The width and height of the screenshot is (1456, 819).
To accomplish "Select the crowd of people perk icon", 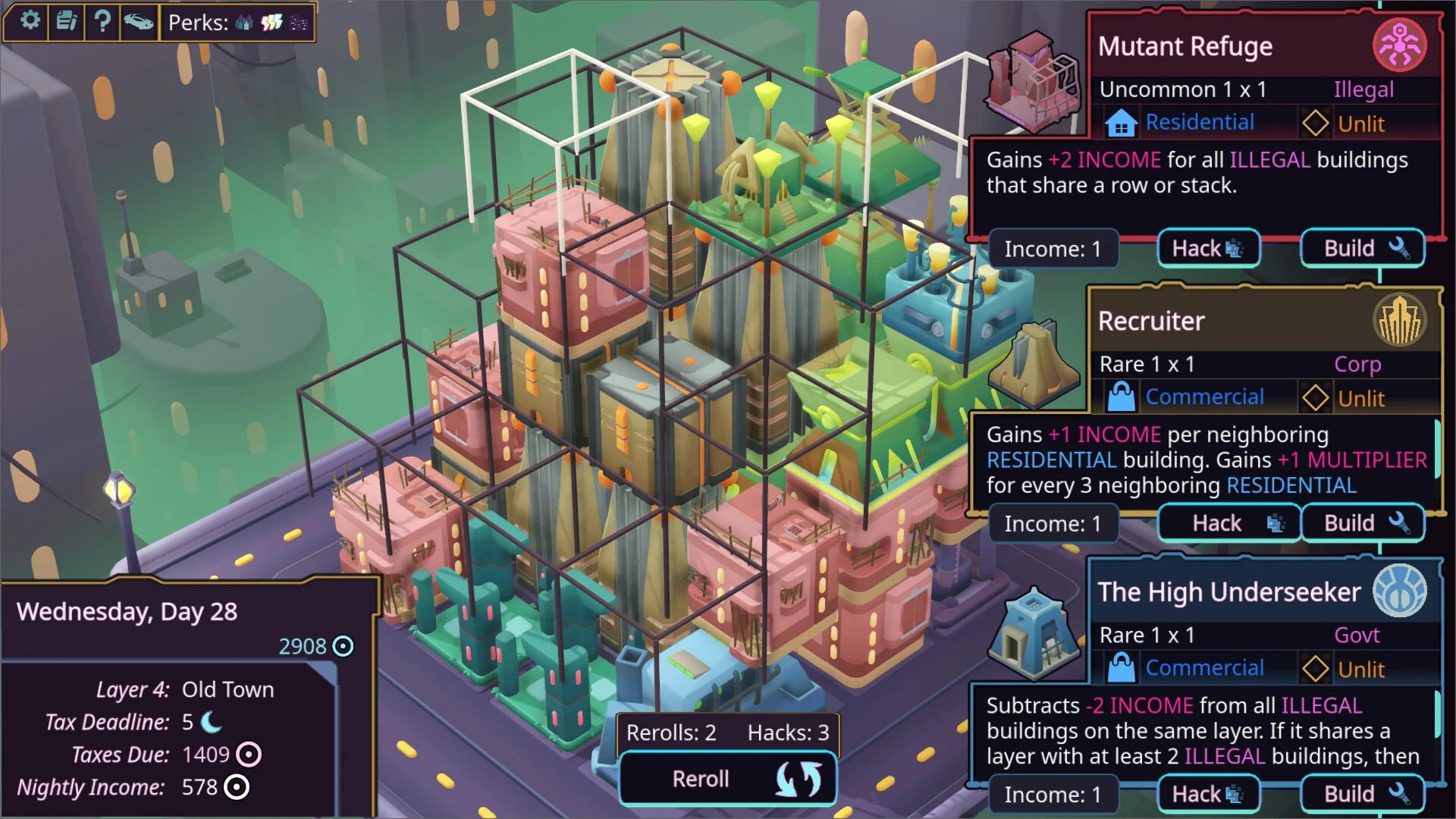I will coord(243,23).
